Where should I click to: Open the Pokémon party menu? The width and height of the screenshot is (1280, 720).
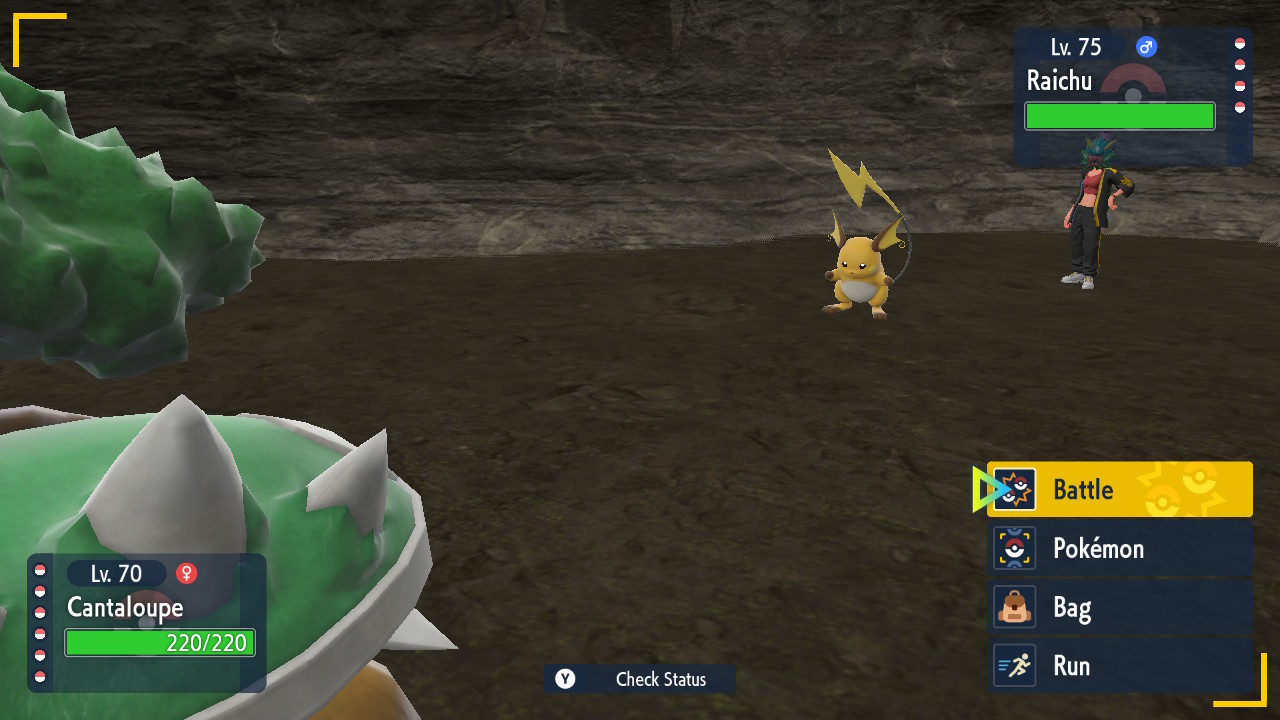tap(1120, 549)
